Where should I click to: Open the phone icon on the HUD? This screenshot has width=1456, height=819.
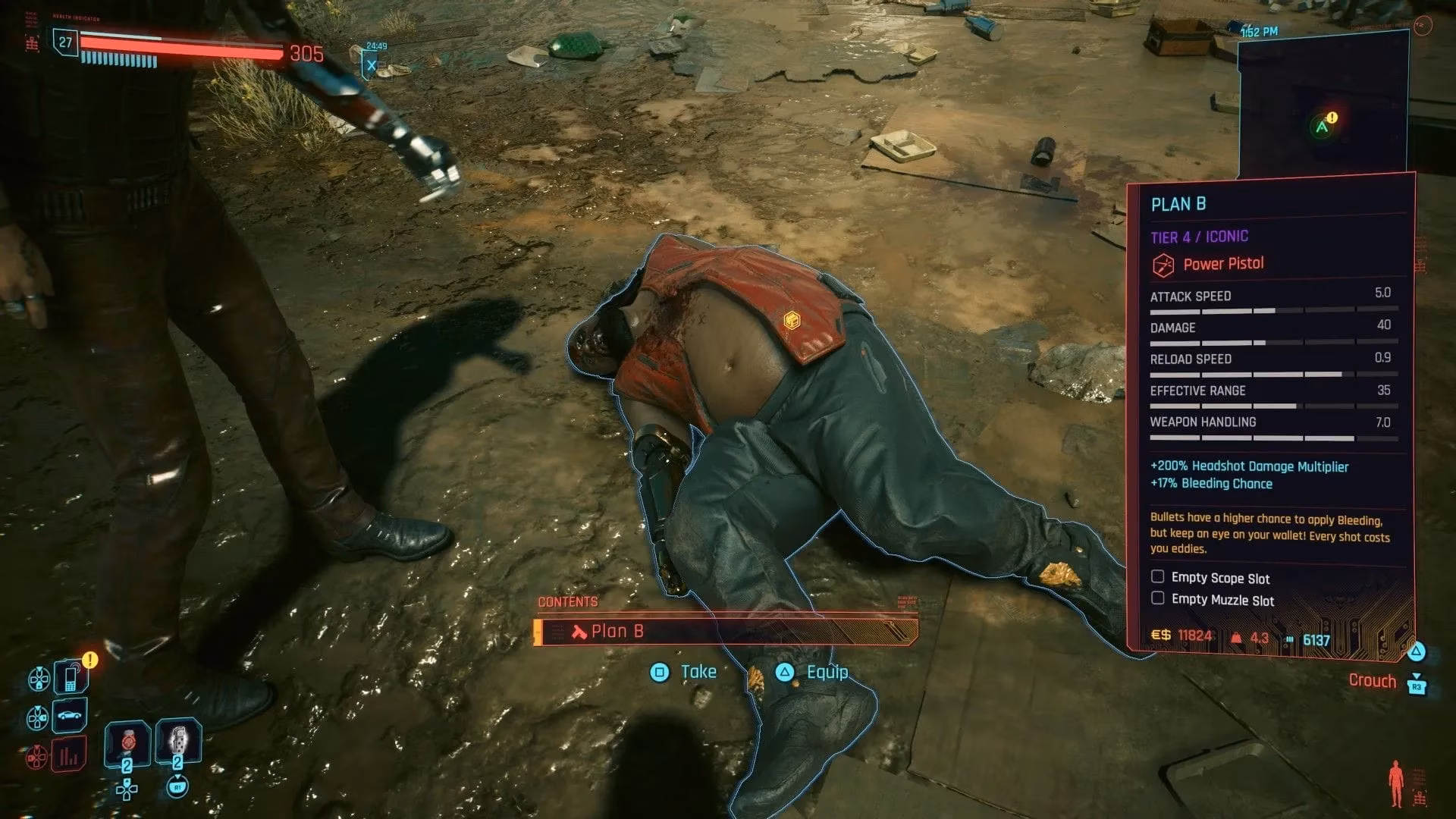pyautogui.click(x=71, y=677)
